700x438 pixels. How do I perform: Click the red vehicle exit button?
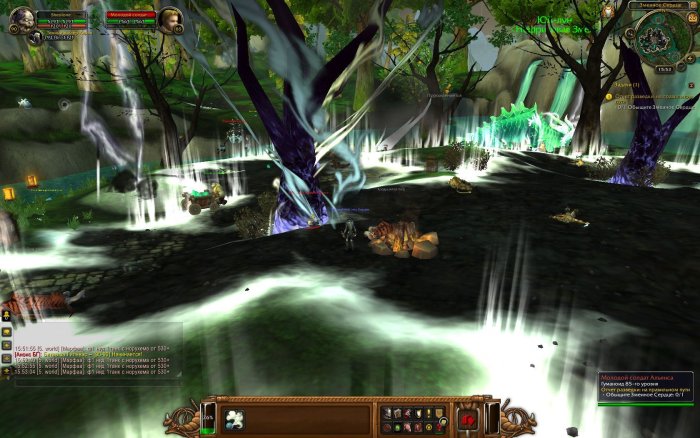point(466,420)
